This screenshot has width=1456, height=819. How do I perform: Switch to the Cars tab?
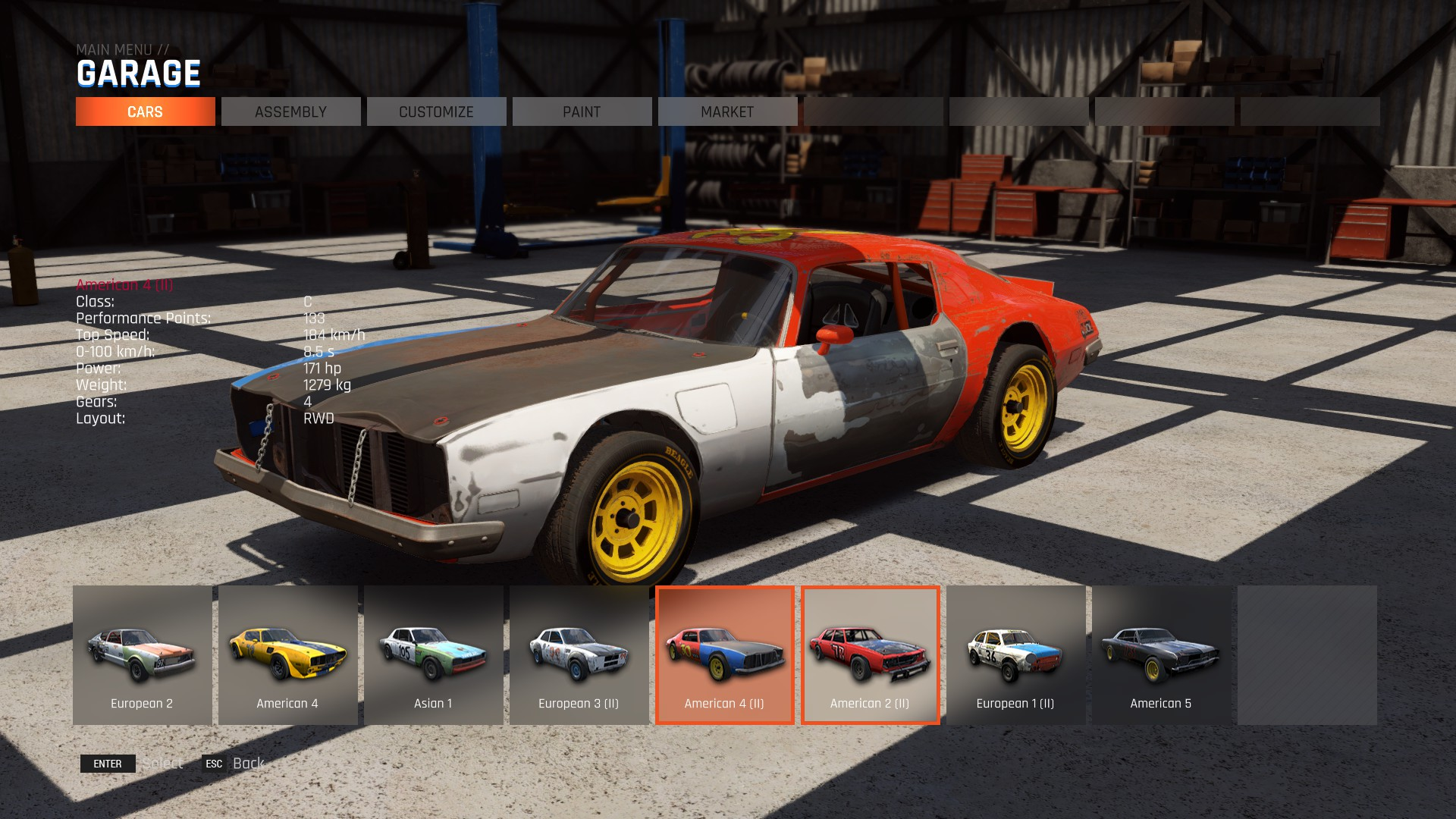click(145, 111)
